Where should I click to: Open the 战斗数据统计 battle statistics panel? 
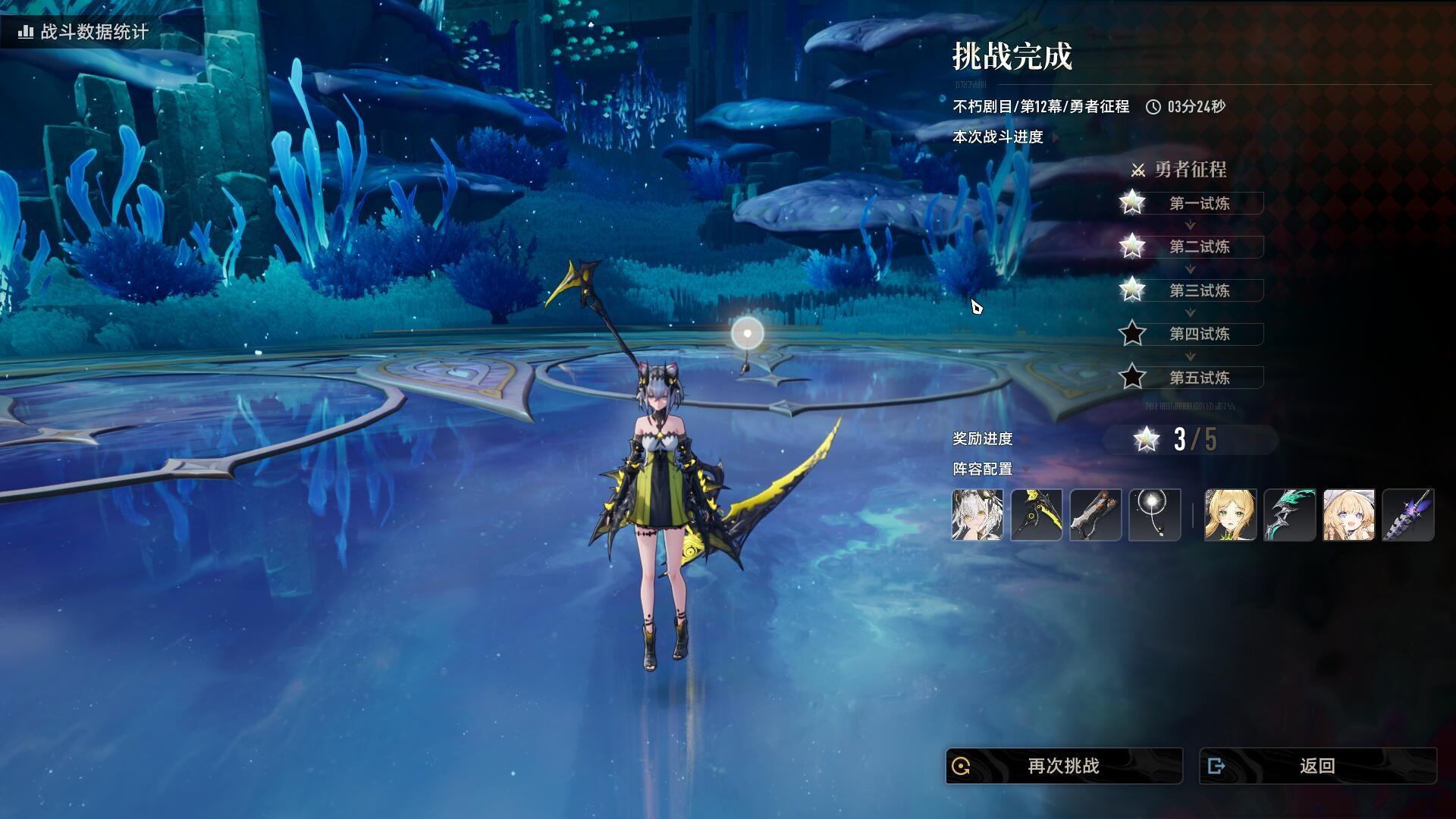[x=83, y=32]
